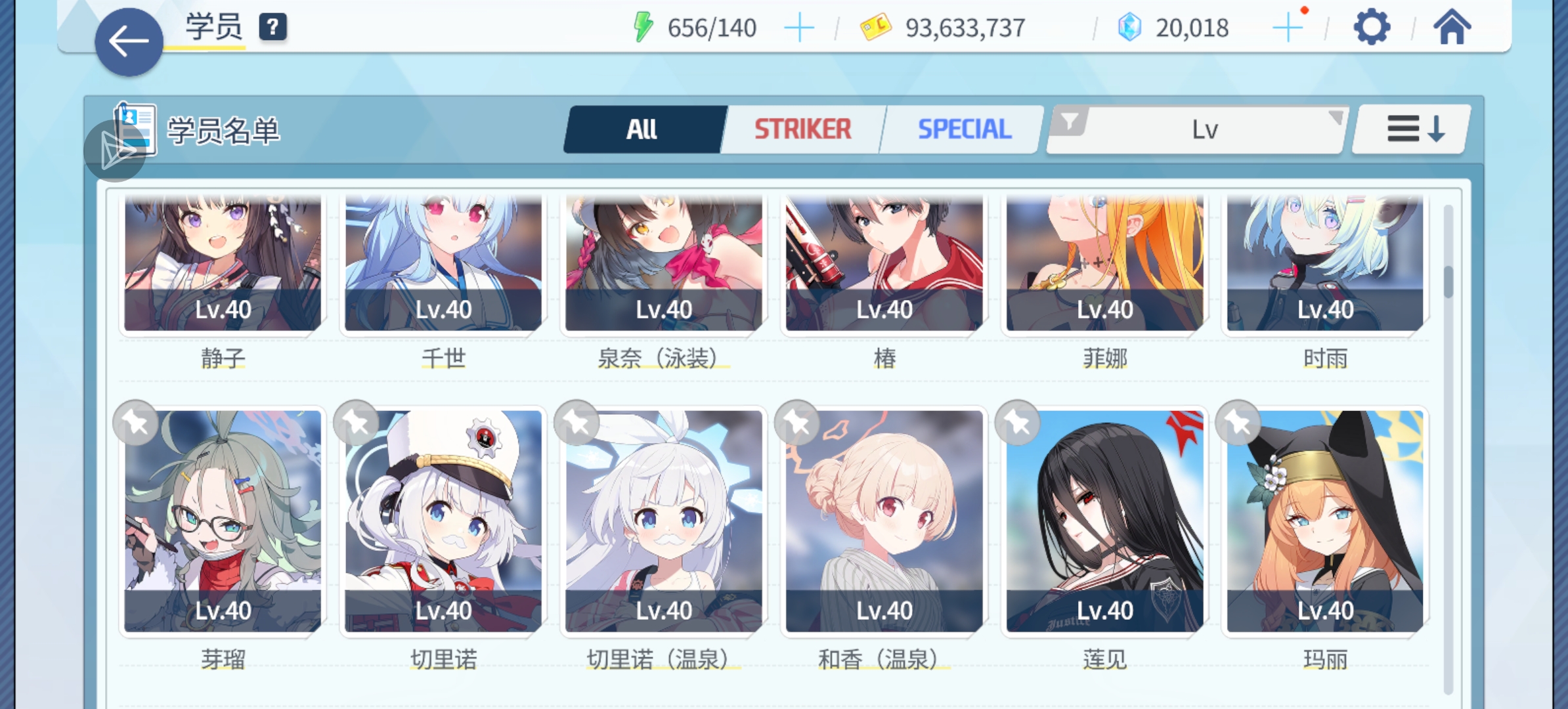
Task: Open help via the question mark icon
Action: pyautogui.click(x=272, y=26)
